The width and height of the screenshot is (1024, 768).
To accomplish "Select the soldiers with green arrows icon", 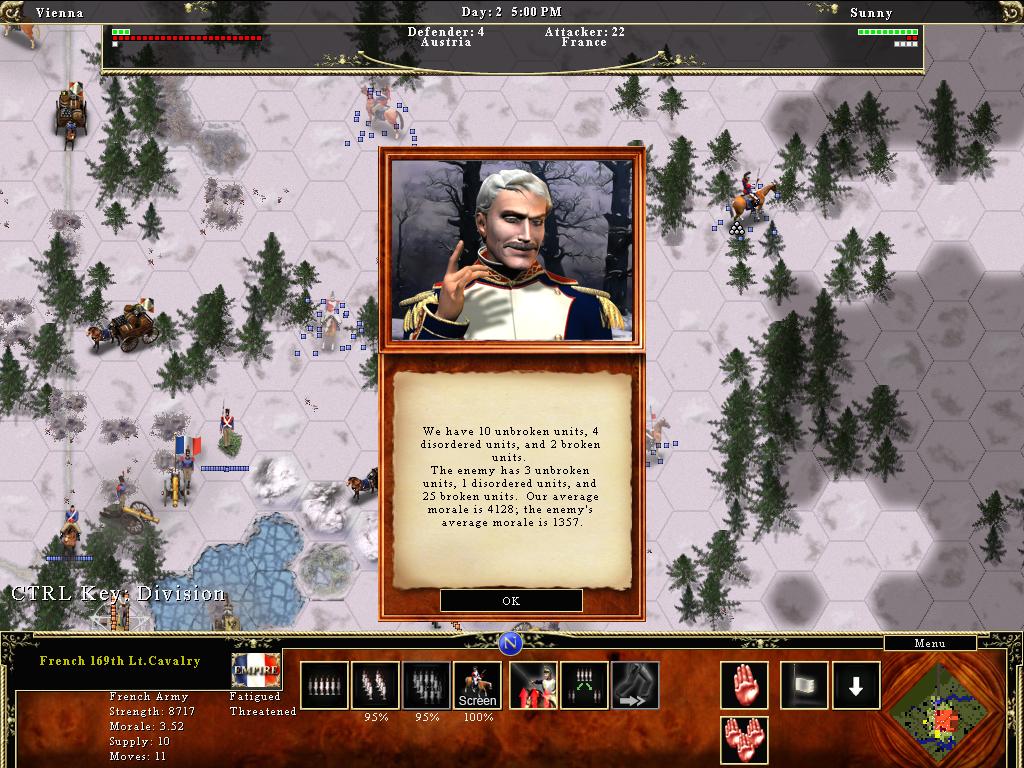I will pos(584,685).
